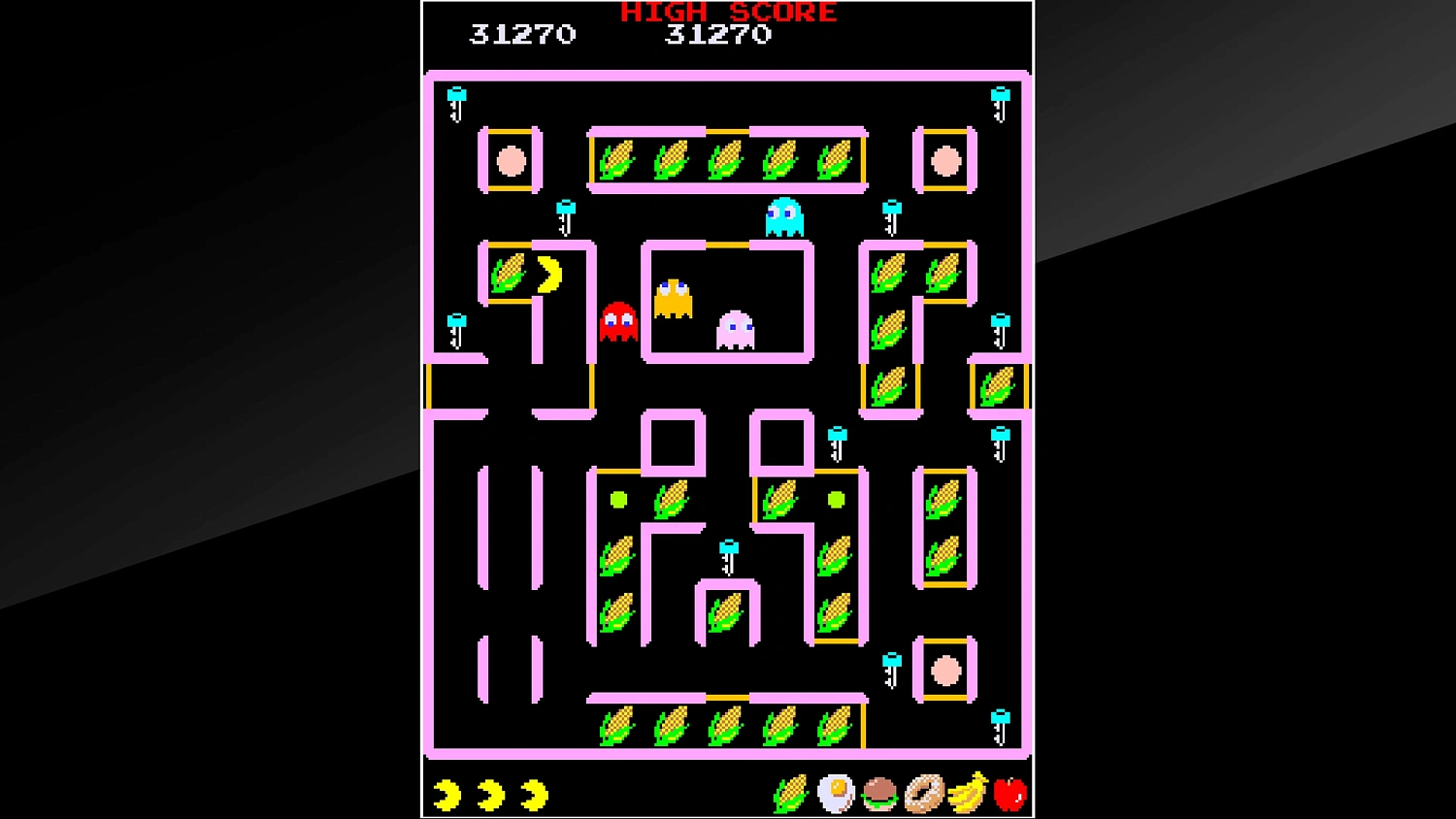
Task: Click the pink dot in the top left room
Action: pos(510,161)
